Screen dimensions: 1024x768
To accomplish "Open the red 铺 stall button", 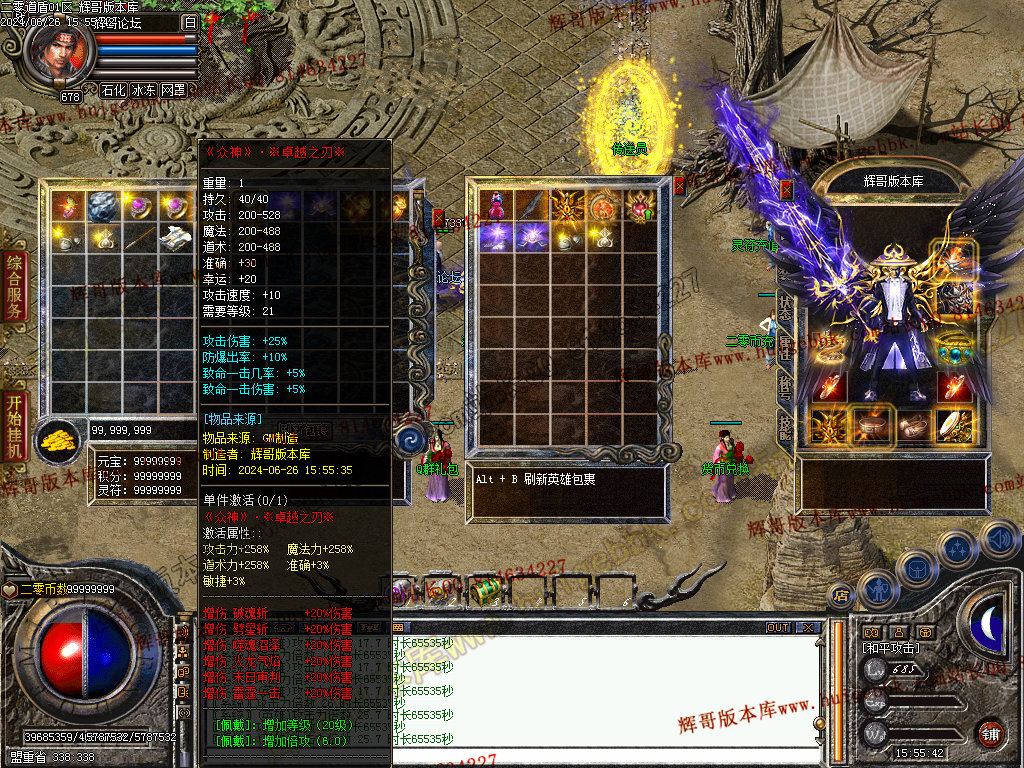I will 991,733.
